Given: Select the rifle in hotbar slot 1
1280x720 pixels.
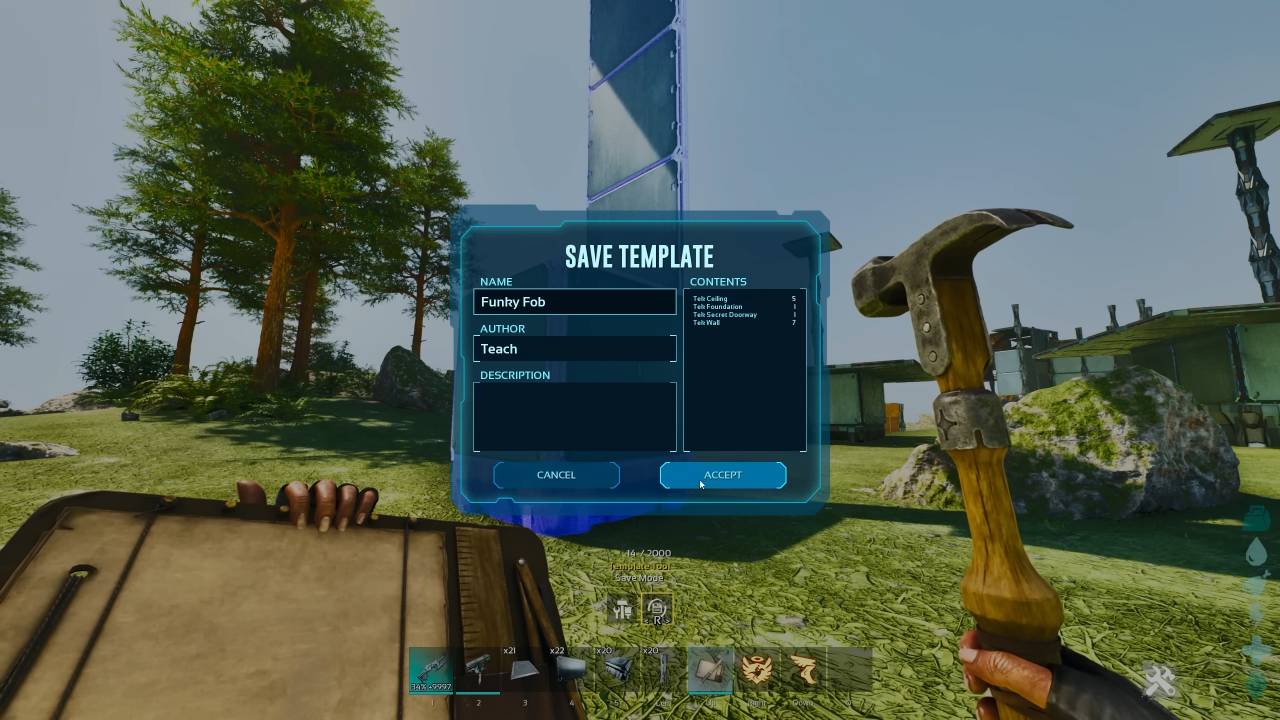Looking at the screenshot, I should 432,669.
